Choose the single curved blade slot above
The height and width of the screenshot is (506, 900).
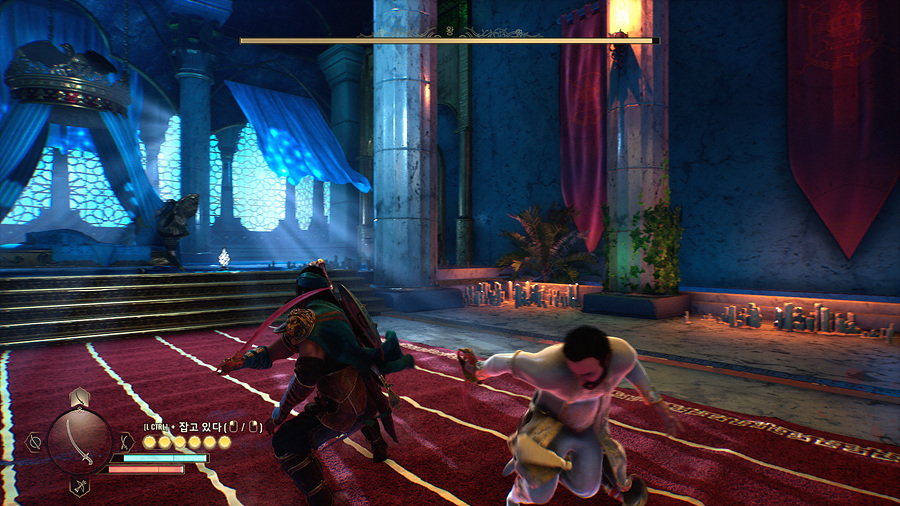pos(80,396)
